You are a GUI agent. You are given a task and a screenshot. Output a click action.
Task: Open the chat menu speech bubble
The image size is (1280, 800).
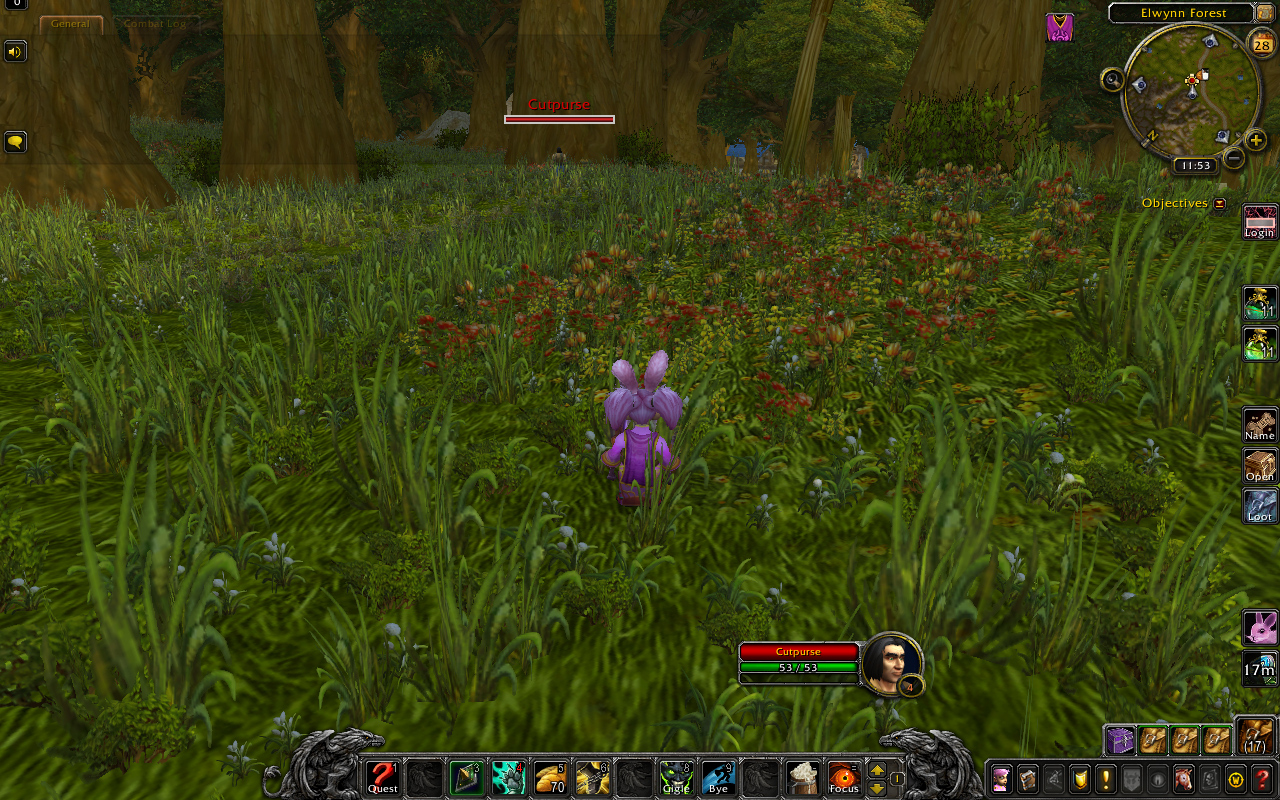15,142
